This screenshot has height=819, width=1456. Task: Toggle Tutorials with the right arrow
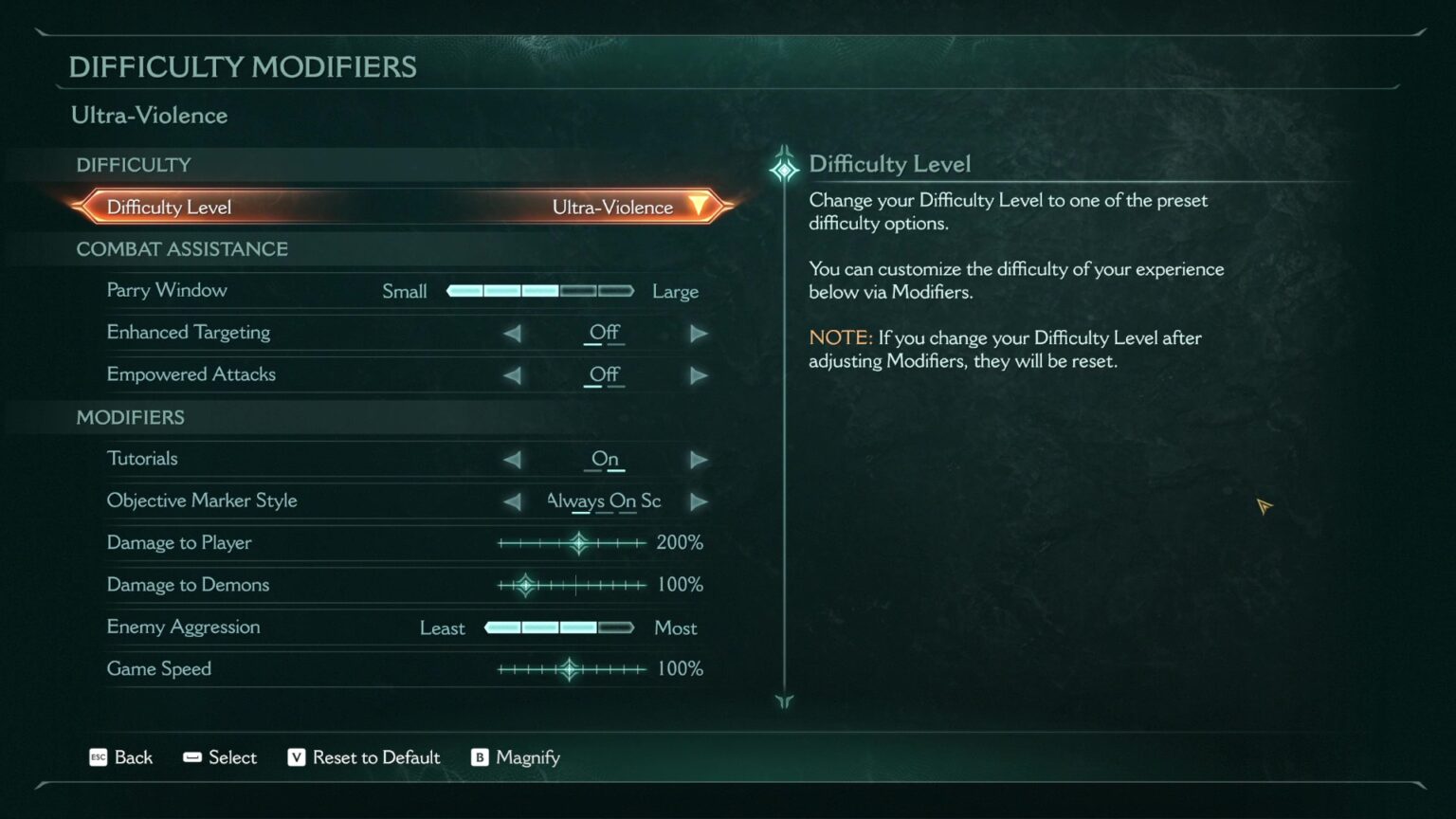(699, 460)
